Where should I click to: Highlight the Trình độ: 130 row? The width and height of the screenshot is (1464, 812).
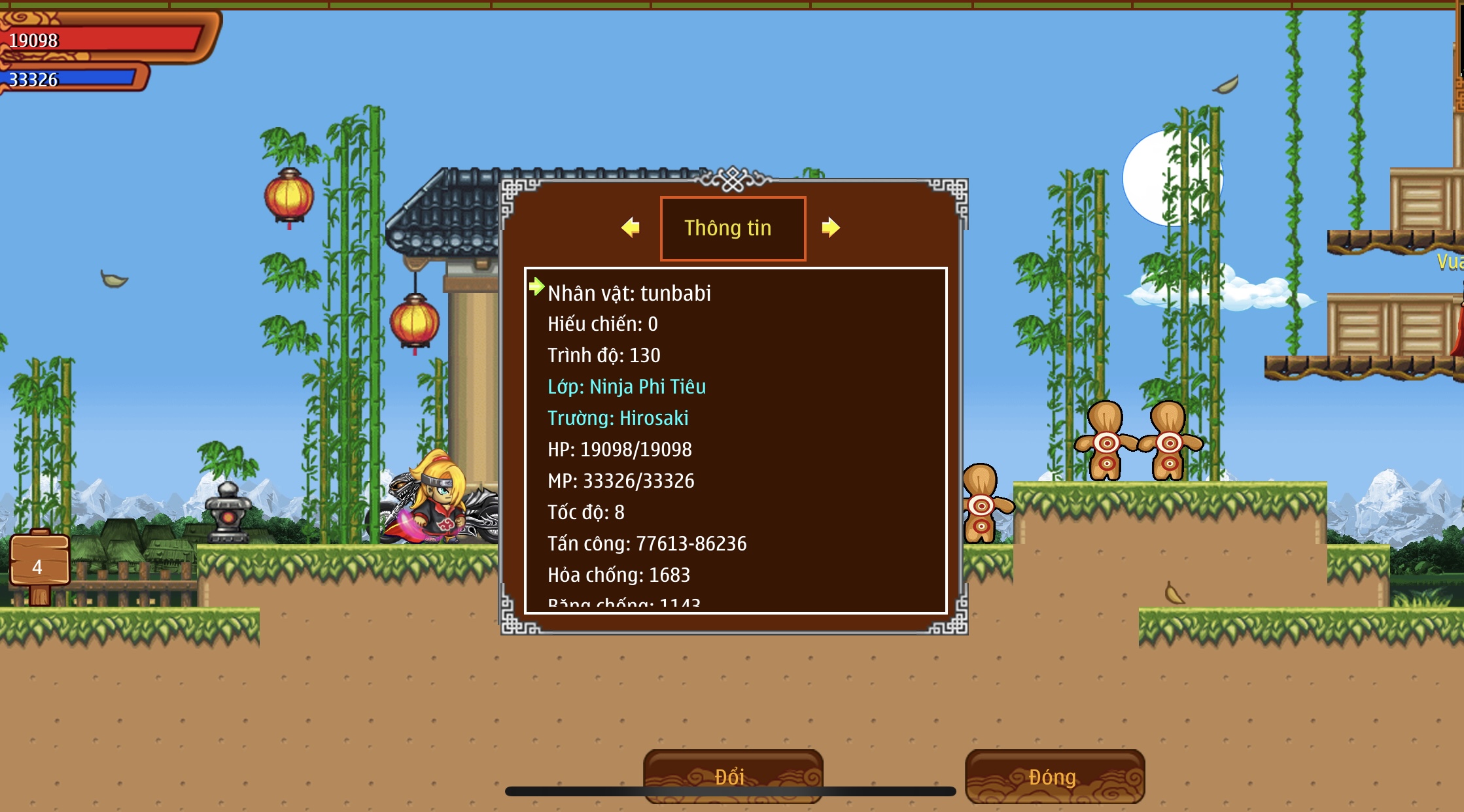(603, 355)
